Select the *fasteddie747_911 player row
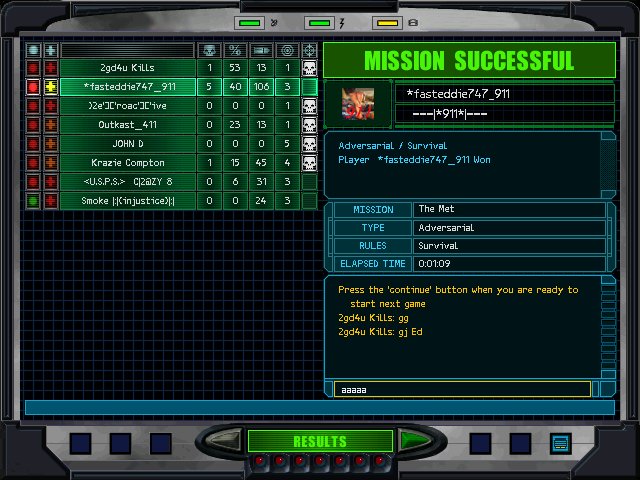This screenshot has width=640, height=480. tap(126, 87)
